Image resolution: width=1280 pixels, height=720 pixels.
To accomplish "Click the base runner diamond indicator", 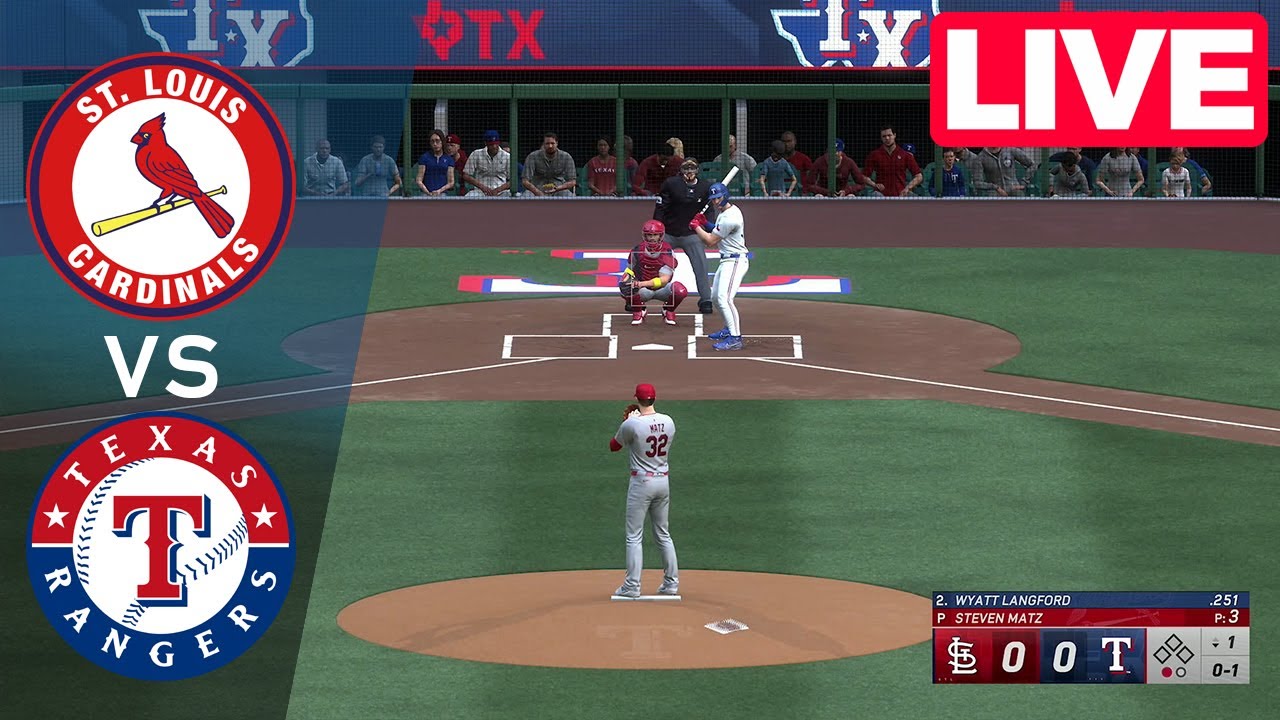I will pyautogui.click(x=1173, y=650).
